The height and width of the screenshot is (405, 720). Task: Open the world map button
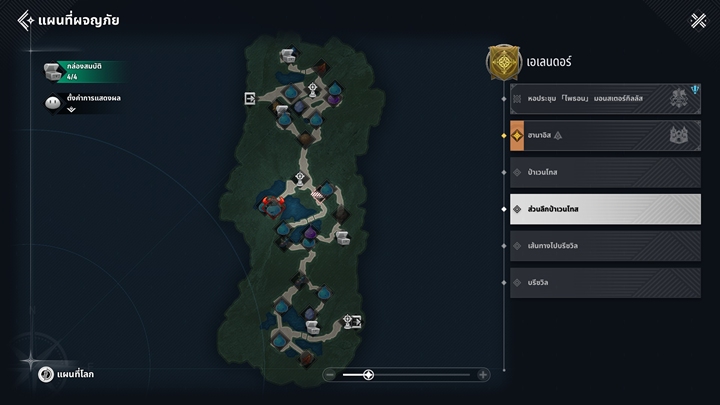pyautogui.click(x=68, y=374)
